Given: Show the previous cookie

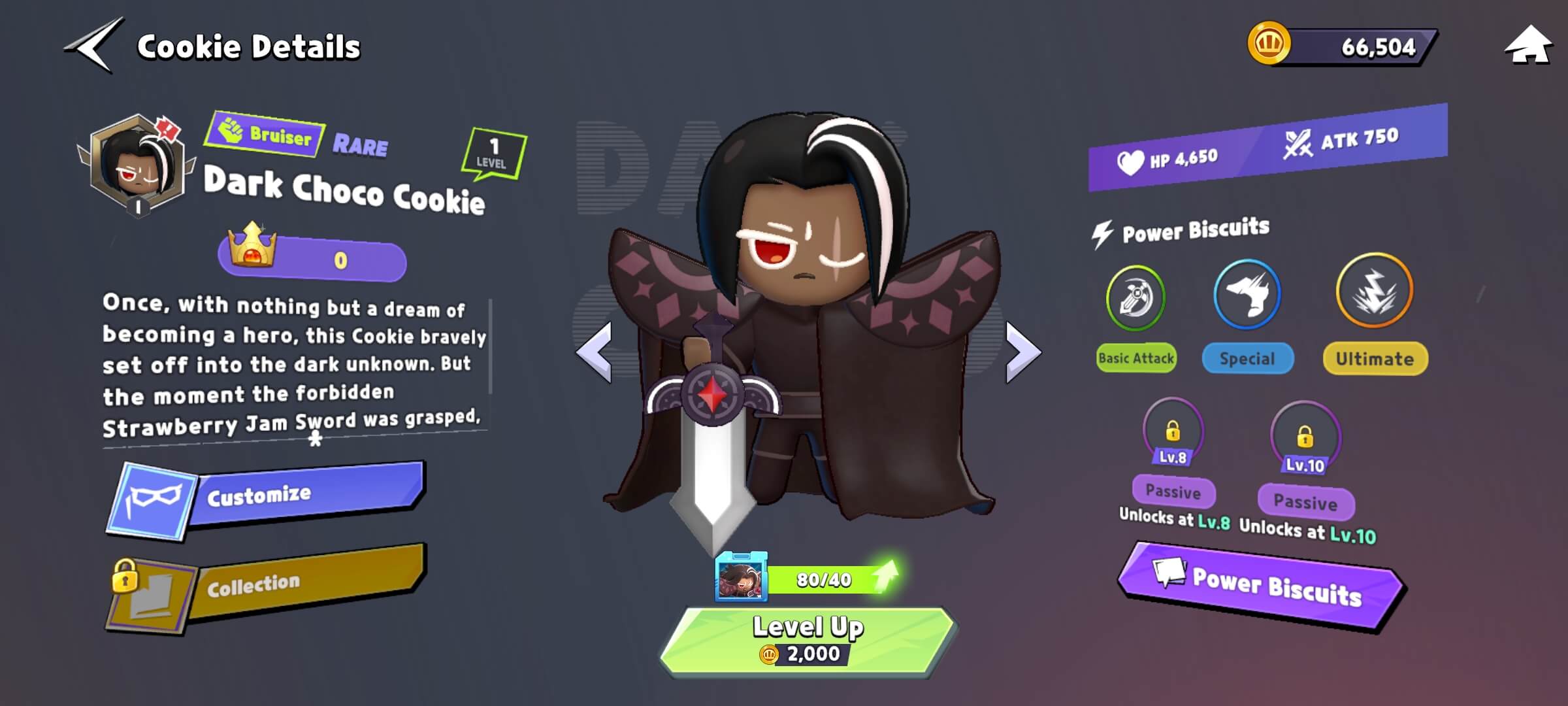Looking at the screenshot, I should (595, 352).
